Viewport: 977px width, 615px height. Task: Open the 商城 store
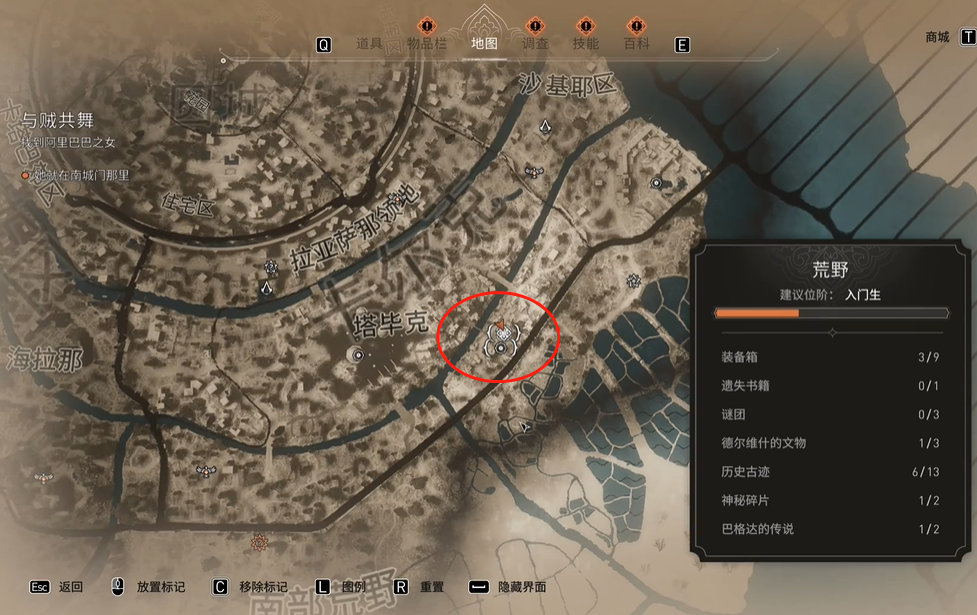pyautogui.click(x=937, y=37)
